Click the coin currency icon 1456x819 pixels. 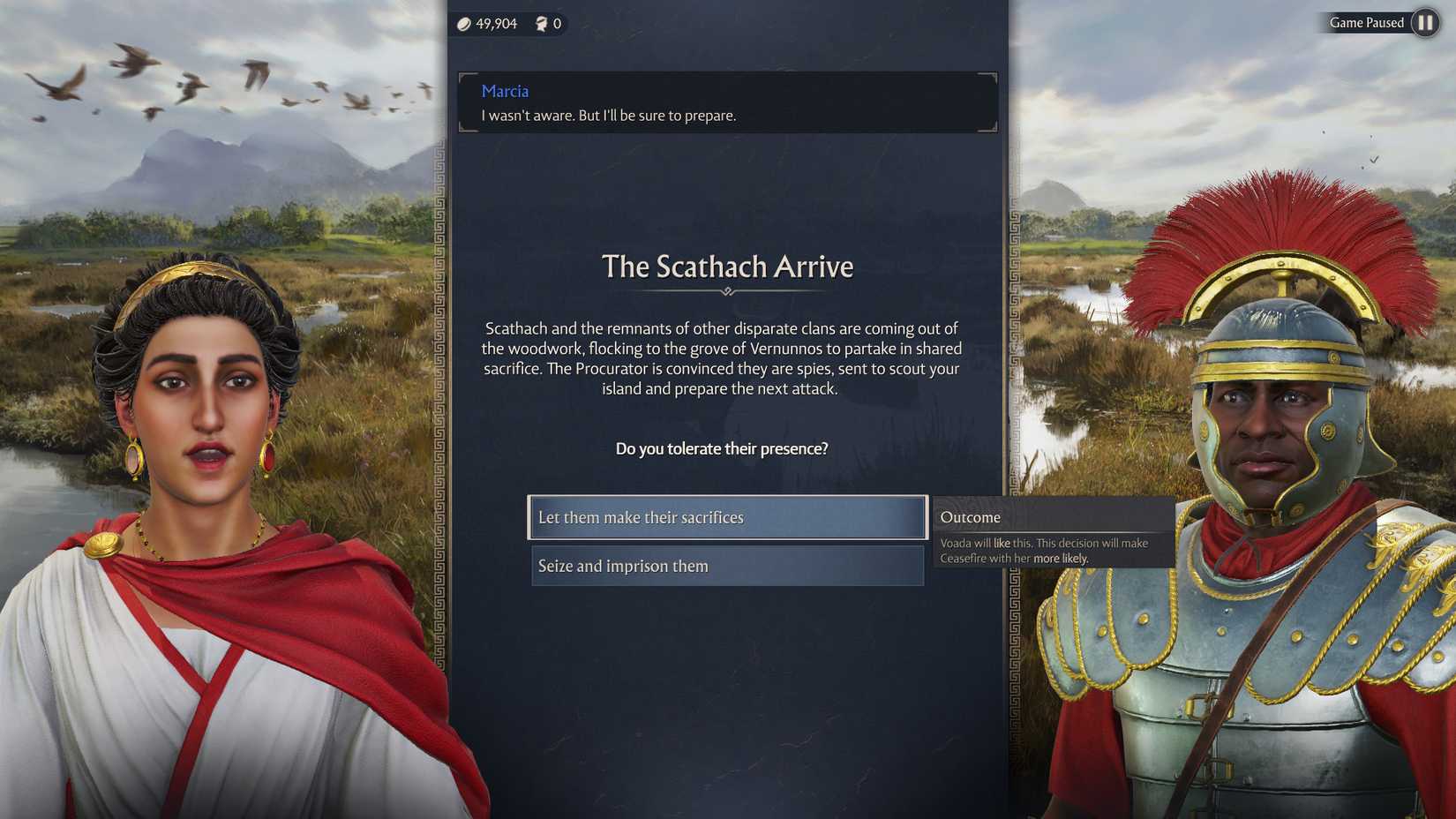pyautogui.click(x=463, y=24)
